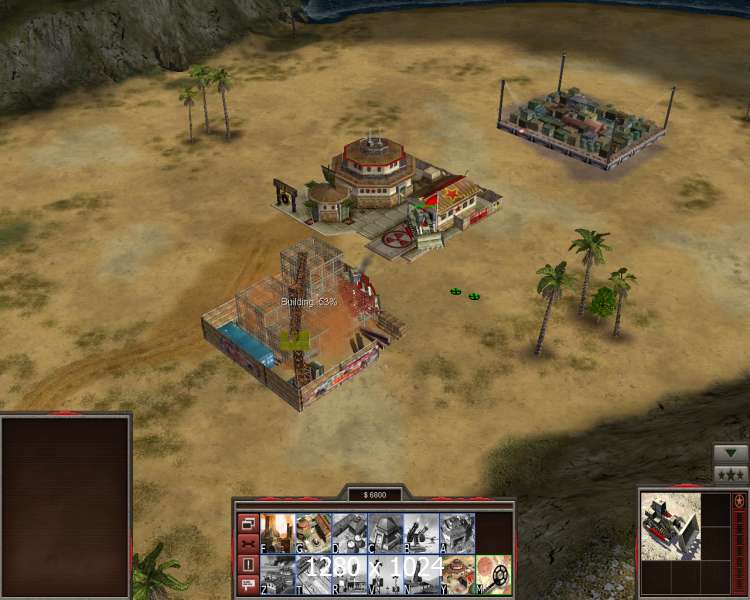Select the build icon labeled F

tap(277, 533)
